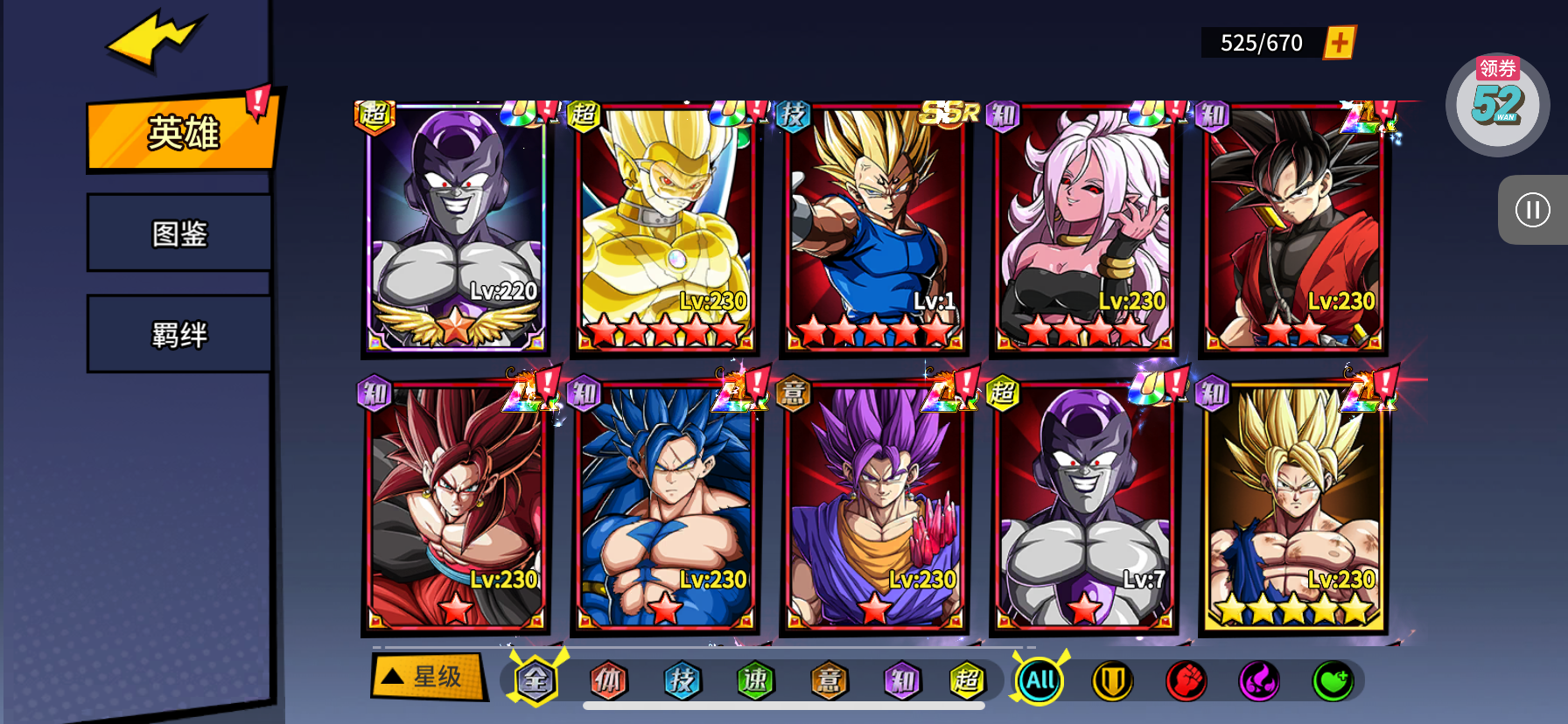Switch to the 图鉴 collection tab
1568x724 pixels.
coord(179,233)
